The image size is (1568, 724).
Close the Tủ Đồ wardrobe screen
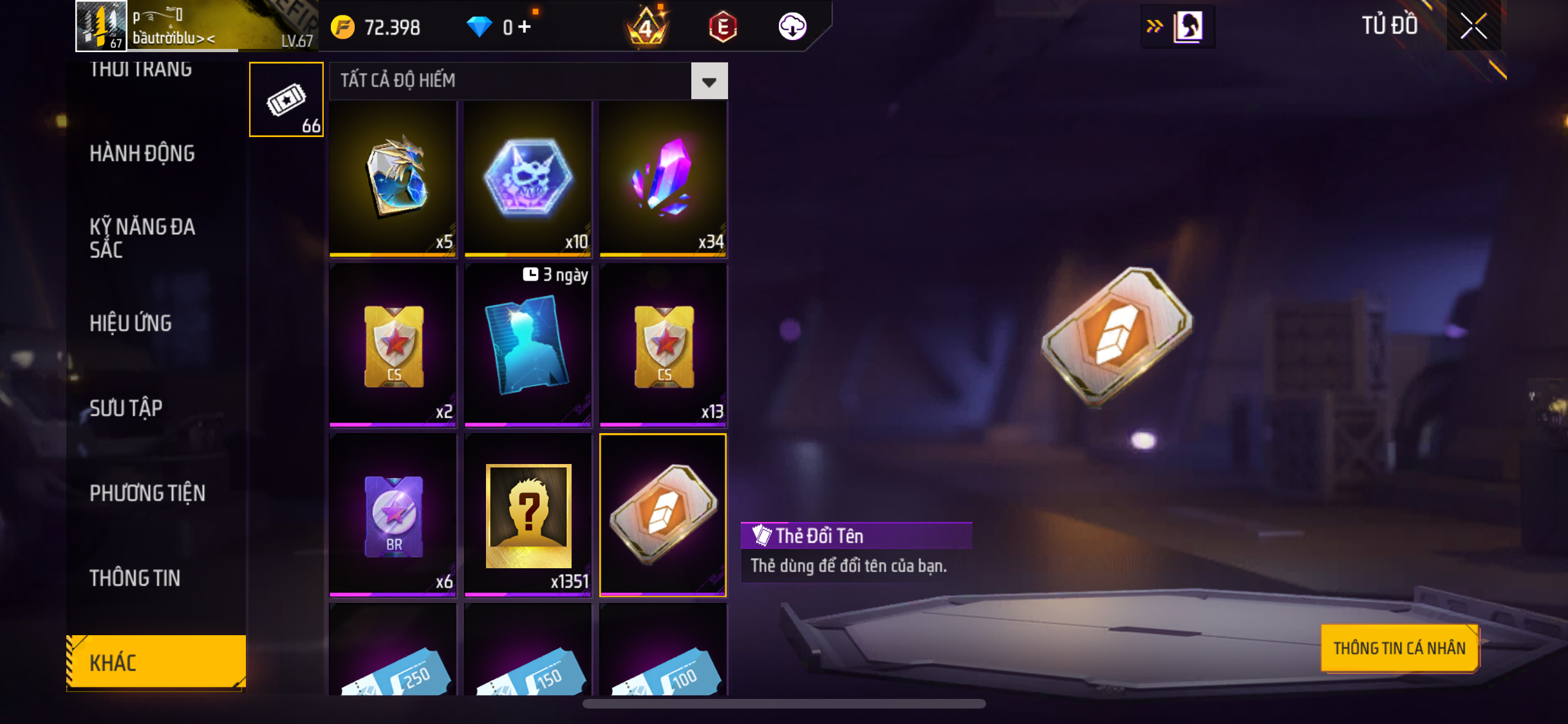point(1473,26)
